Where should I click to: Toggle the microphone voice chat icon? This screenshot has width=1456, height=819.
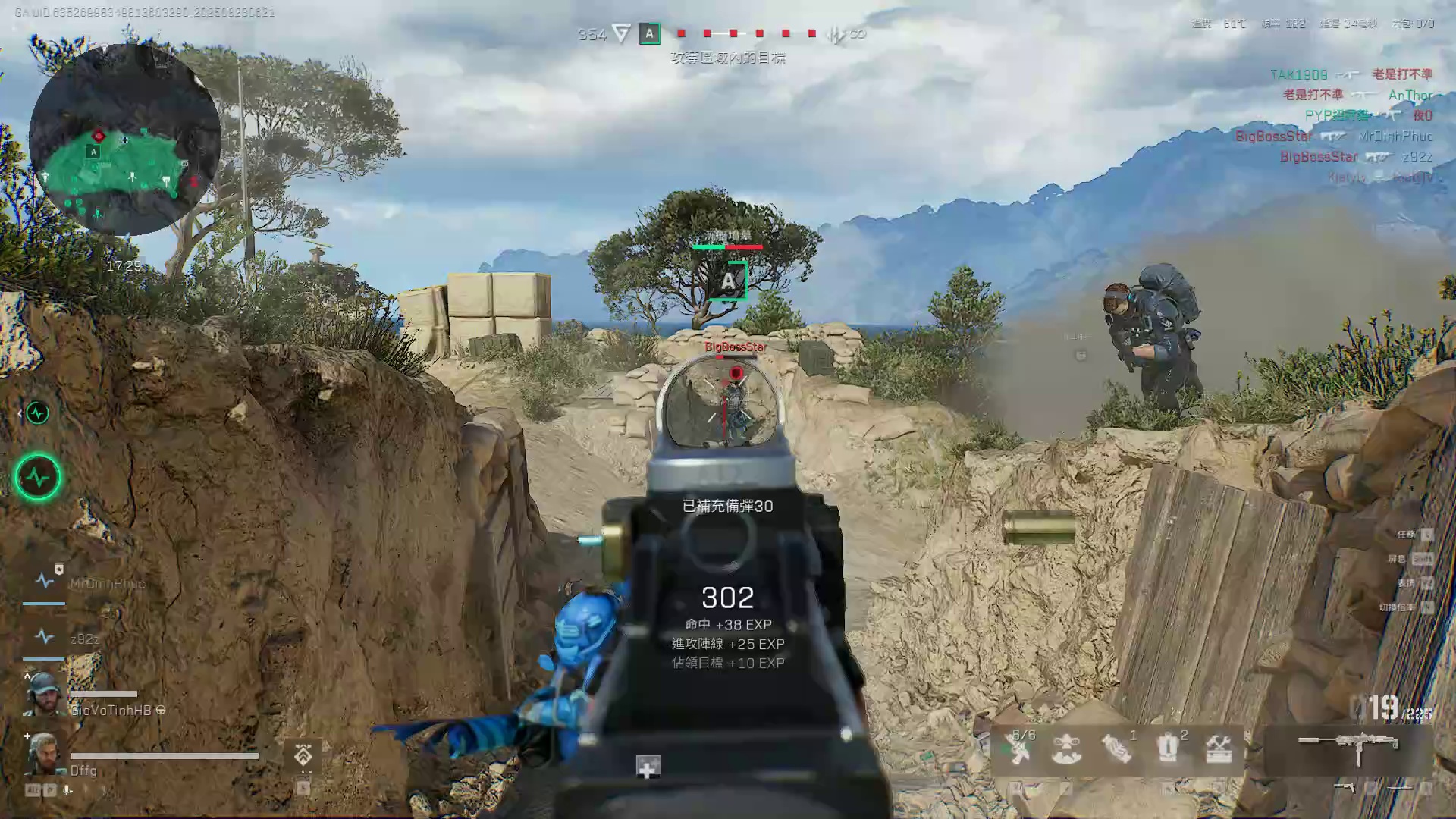tap(67, 790)
